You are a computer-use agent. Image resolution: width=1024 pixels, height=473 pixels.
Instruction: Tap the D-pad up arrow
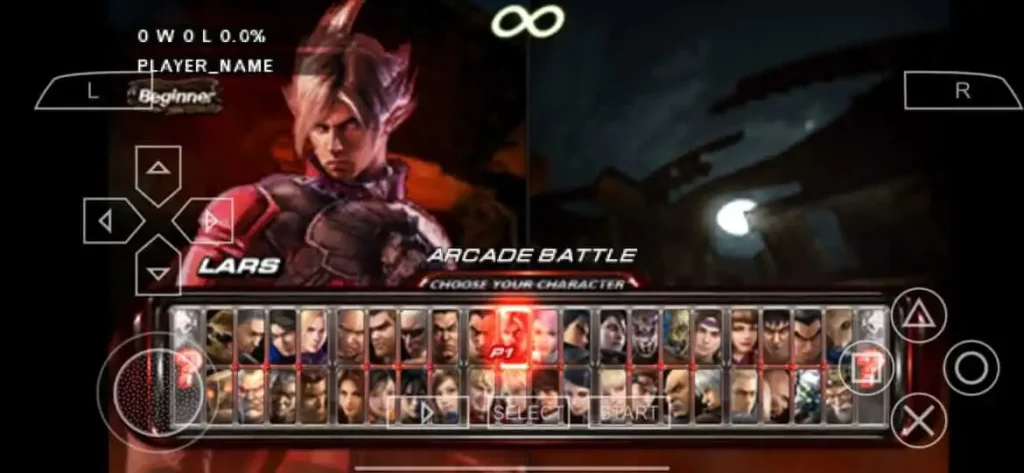pos(158,168)
